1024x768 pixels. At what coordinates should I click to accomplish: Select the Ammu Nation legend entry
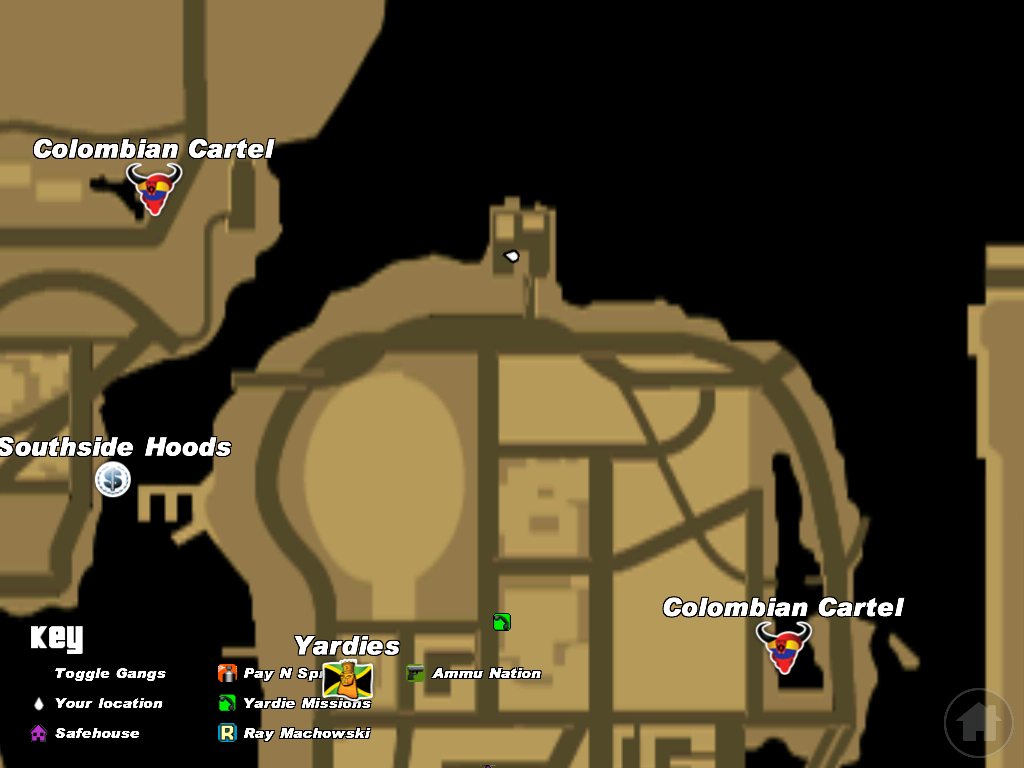[486, 674]
